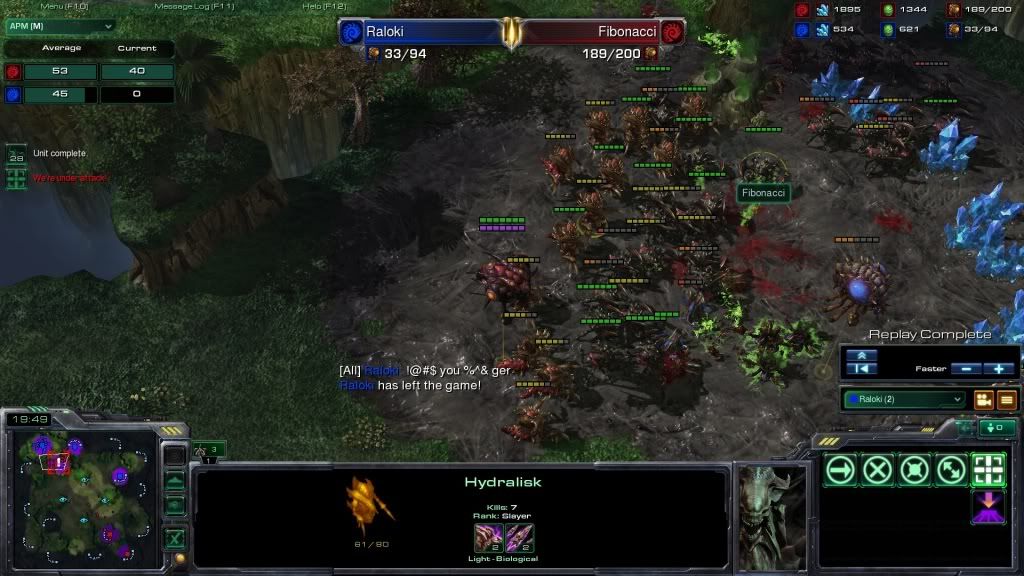Increase replay speed with the plus button
Screen dimensions: 1024x576
(999, 369)
